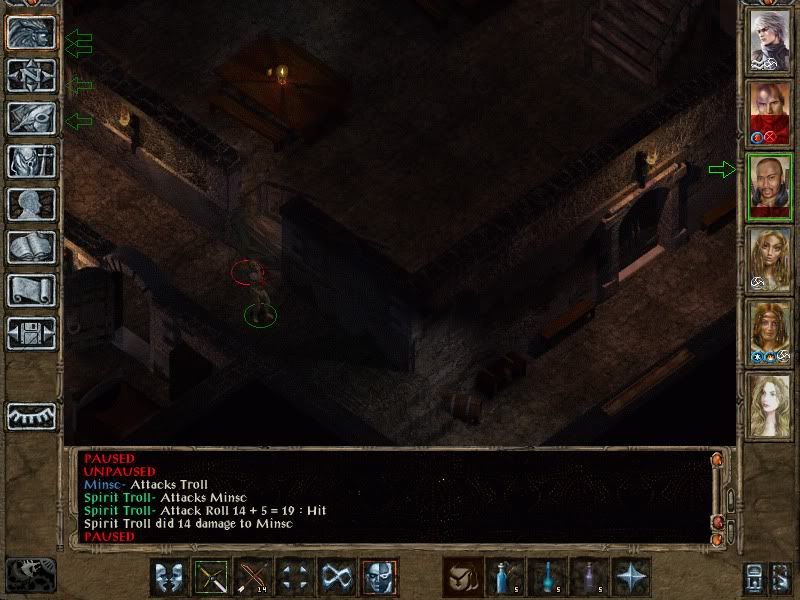Open the mage spellbook button

(30, 248)
